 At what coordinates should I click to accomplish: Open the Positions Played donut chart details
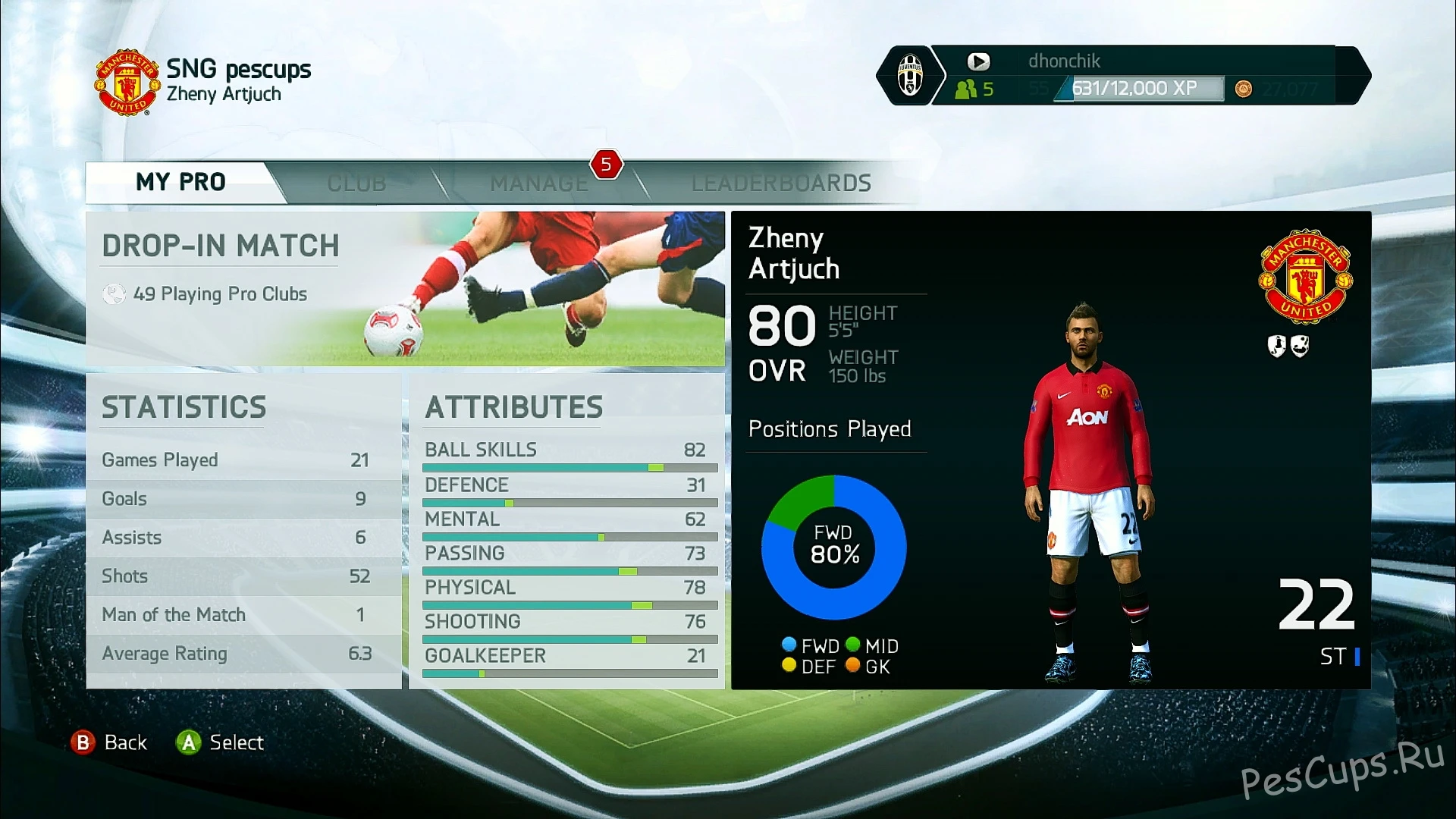(x=834, y=546)
